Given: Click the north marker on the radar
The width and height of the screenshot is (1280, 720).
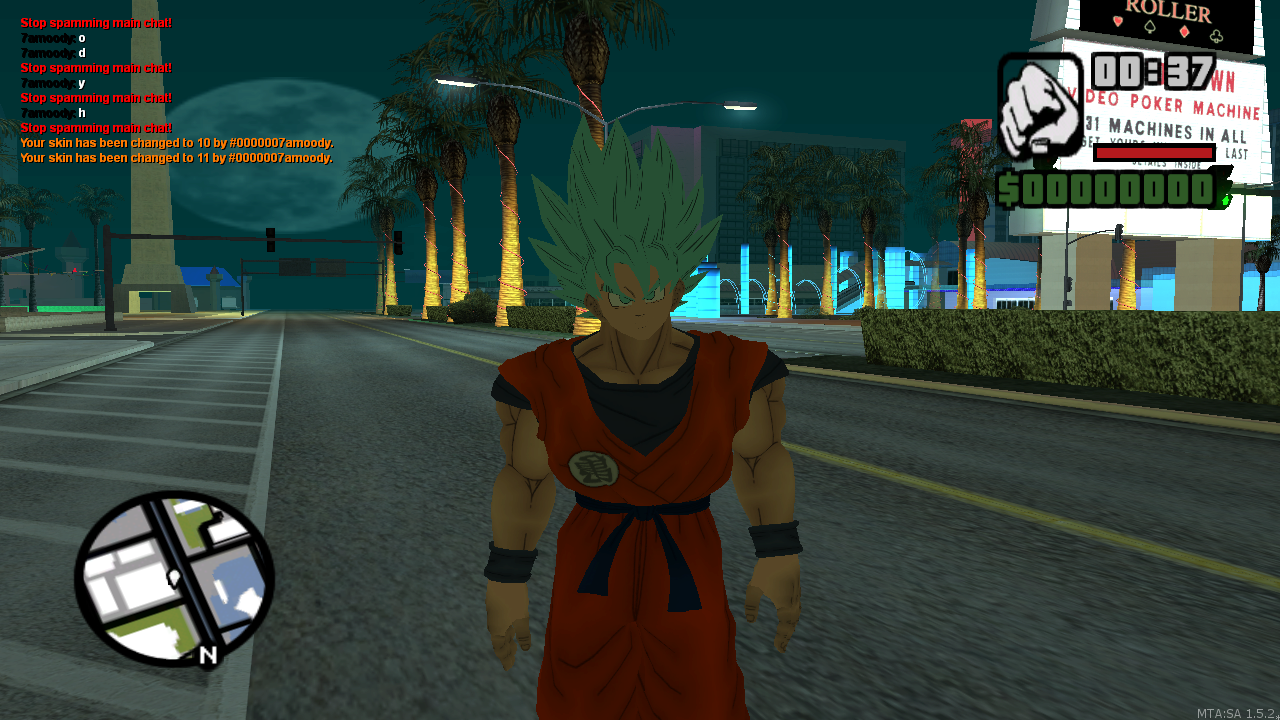Looking at the screenshot, I should tap(208, 656).
